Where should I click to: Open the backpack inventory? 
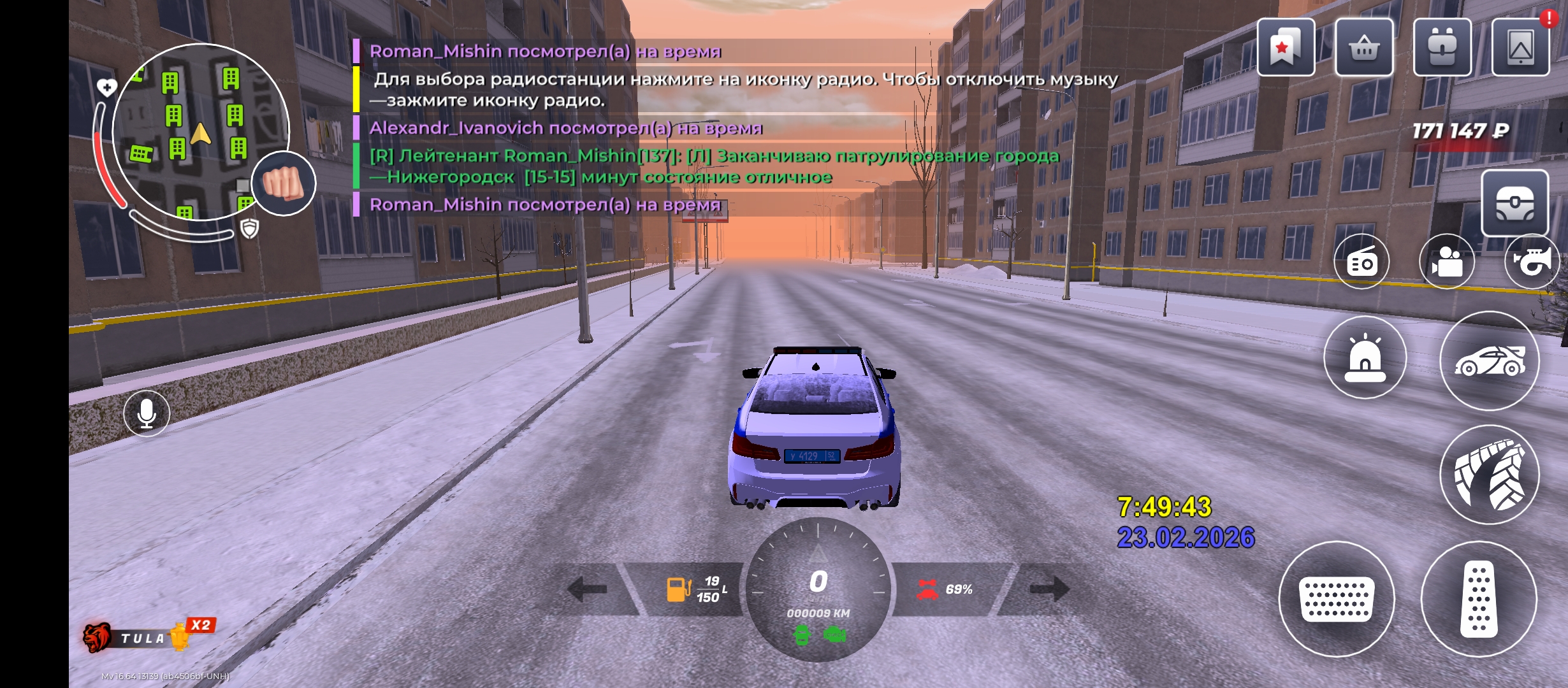tap(1442, 48)
